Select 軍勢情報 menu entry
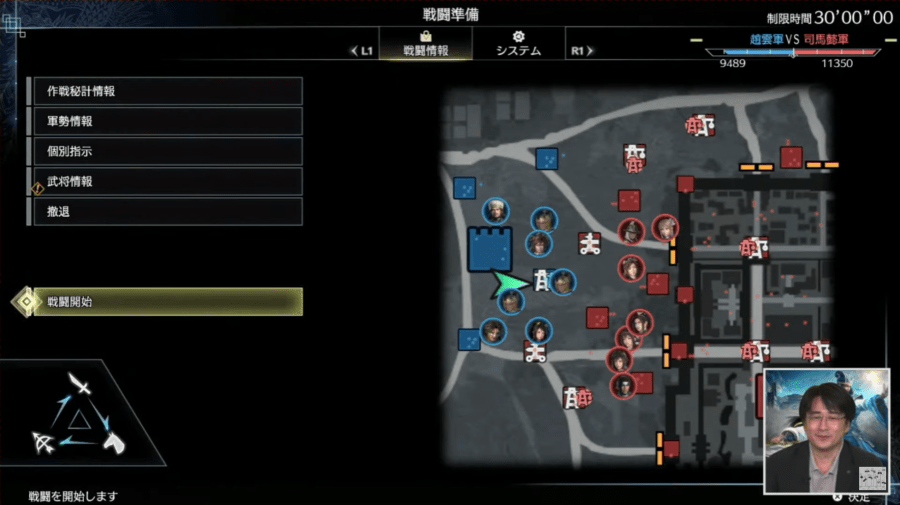This screenshot has height=505, width=900. pos(165,121)
